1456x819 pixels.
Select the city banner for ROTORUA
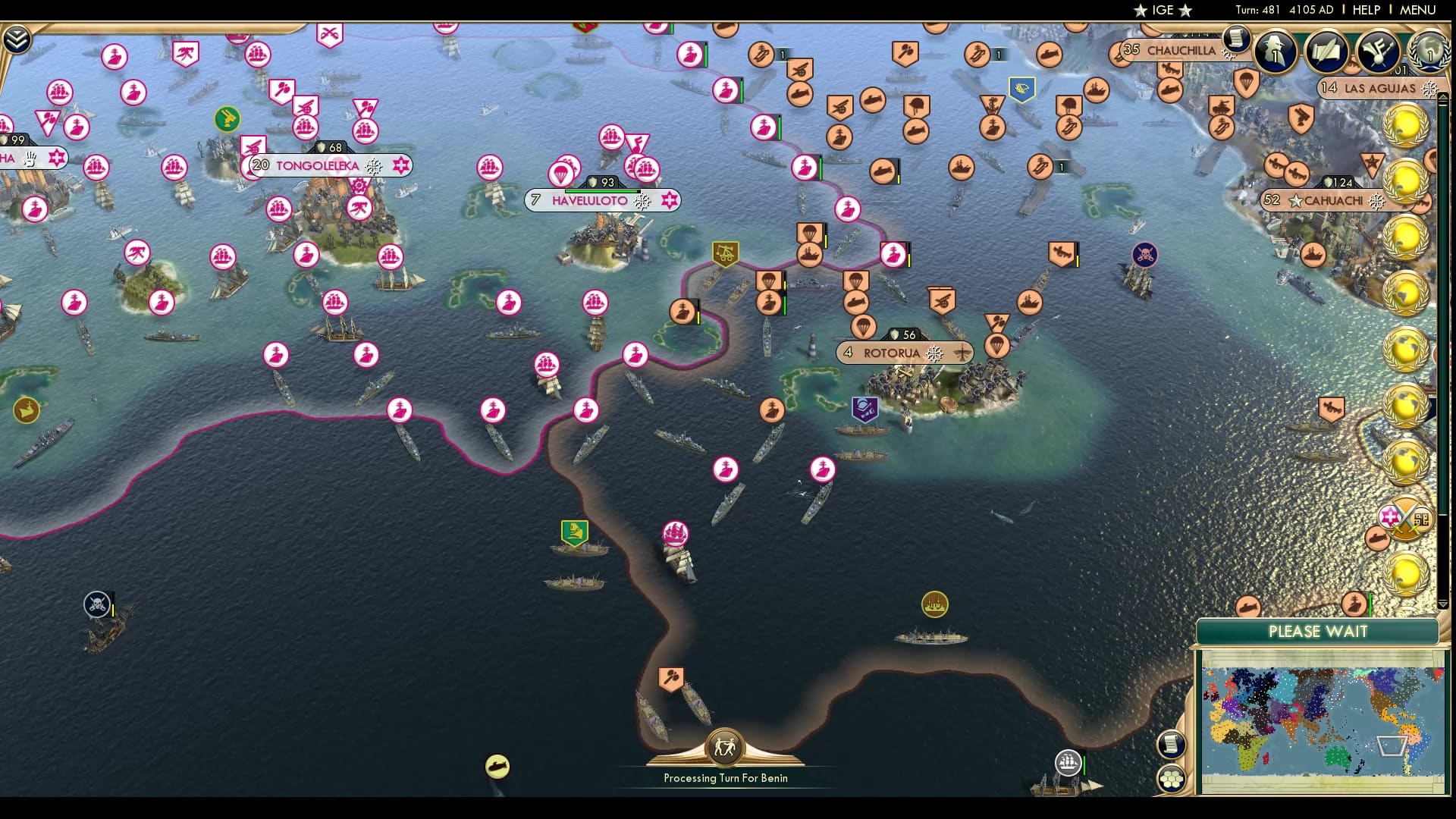(x=895, y=353)
